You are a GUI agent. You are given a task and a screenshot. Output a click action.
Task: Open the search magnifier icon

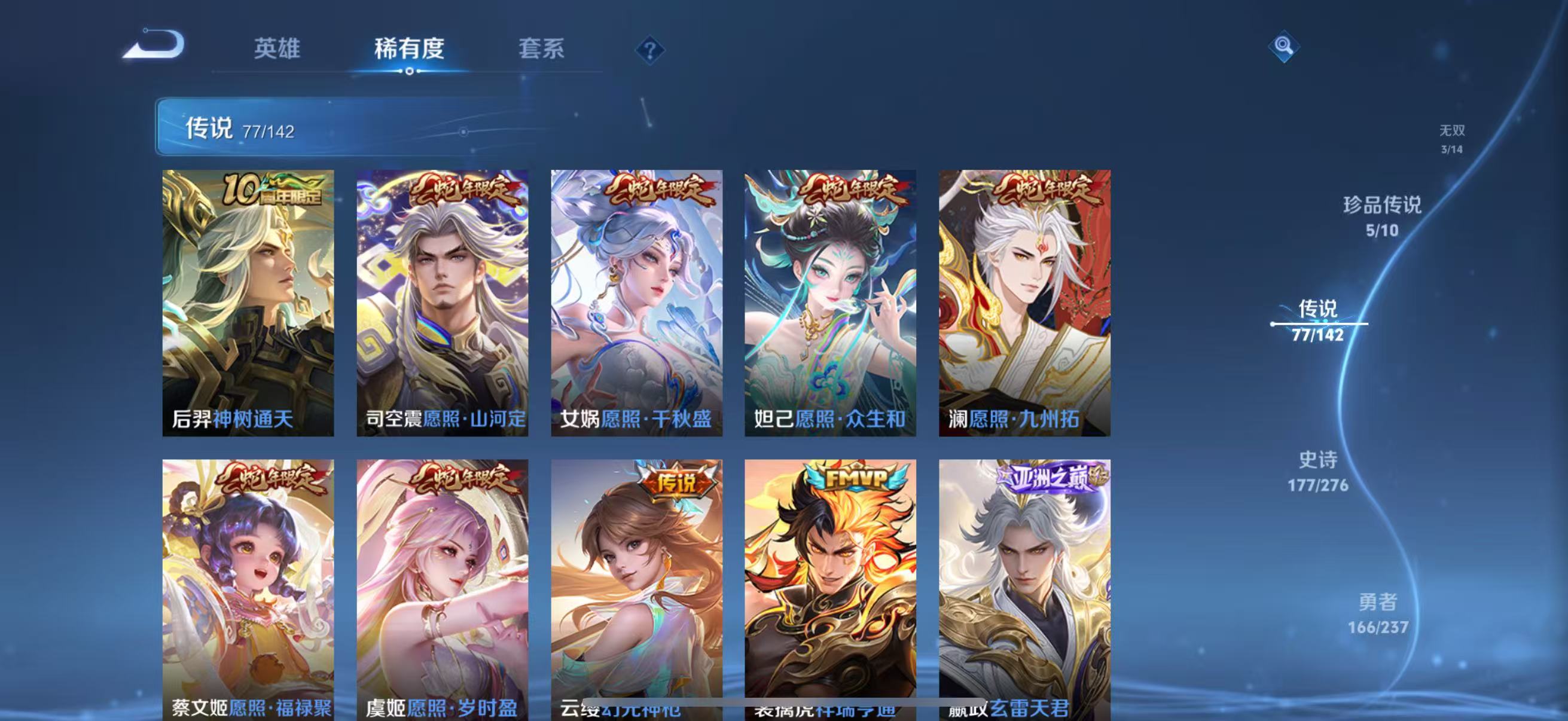click(1283, 45)
